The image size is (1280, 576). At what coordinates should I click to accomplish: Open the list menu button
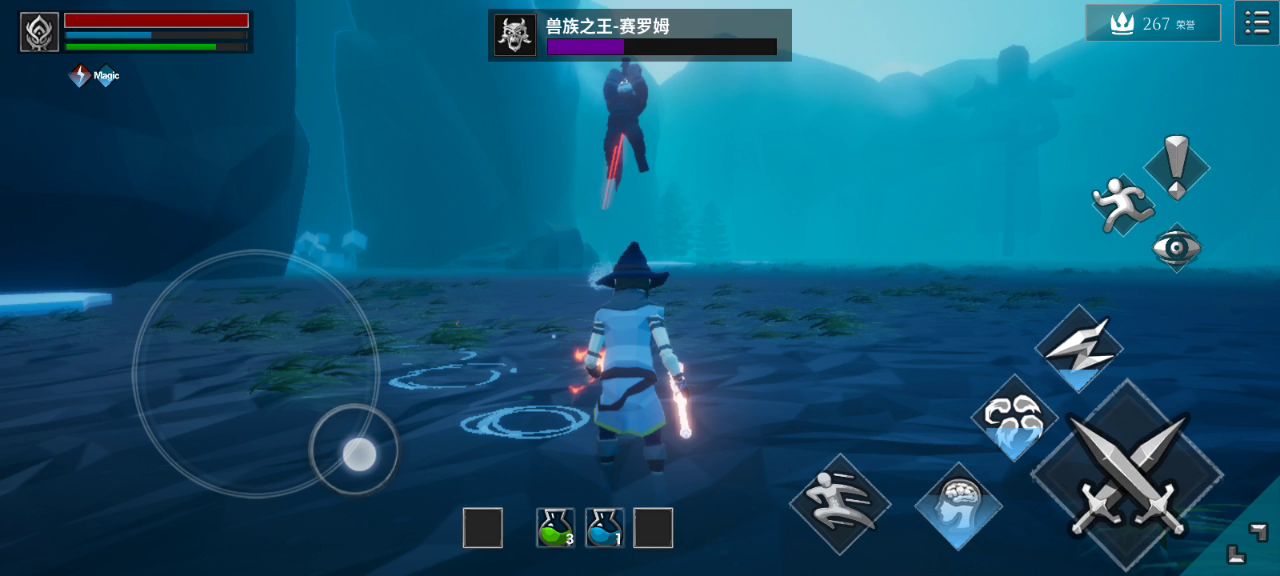[x=1257, y=22]
